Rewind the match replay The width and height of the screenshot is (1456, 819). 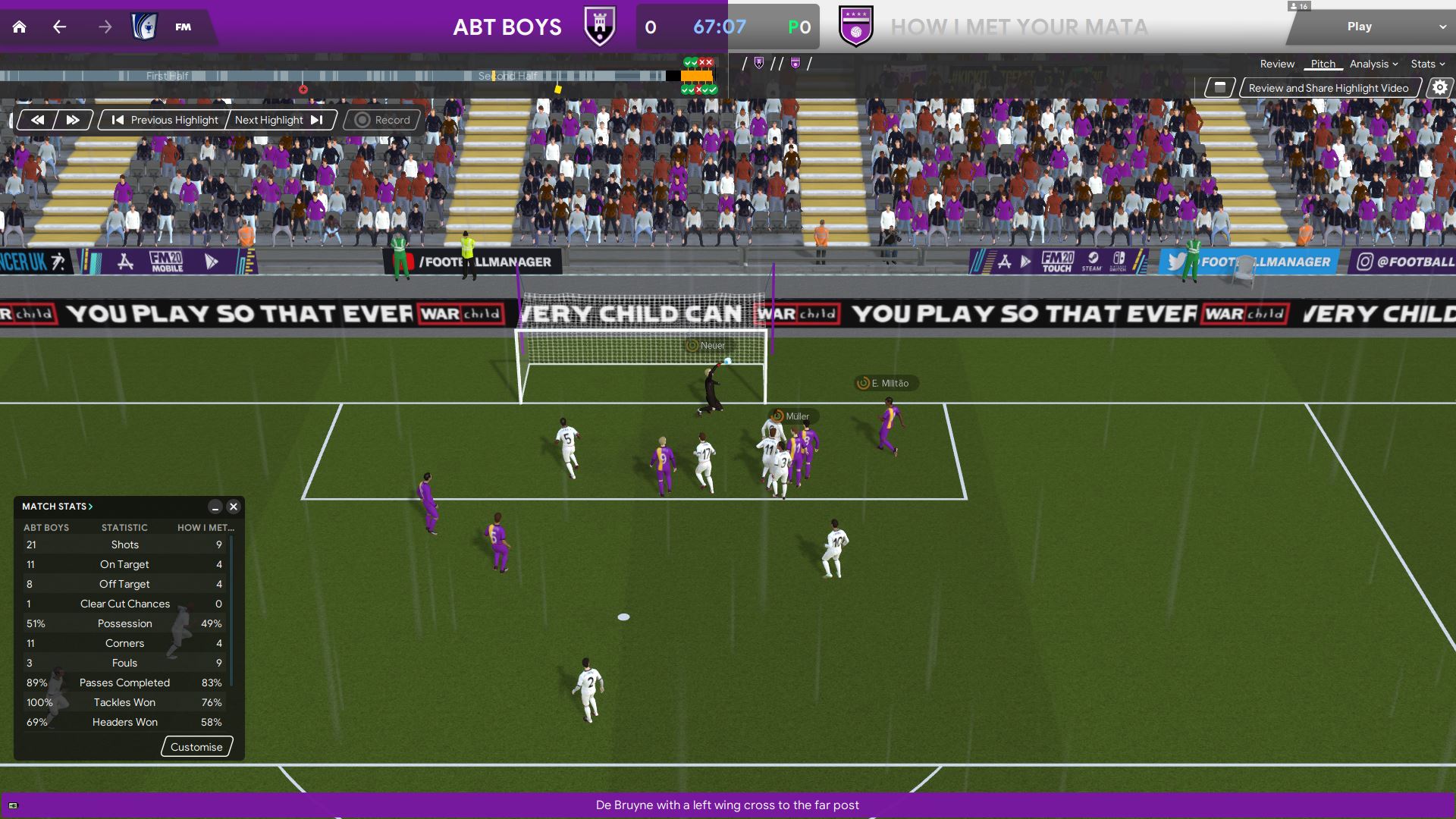coord(37,120)
